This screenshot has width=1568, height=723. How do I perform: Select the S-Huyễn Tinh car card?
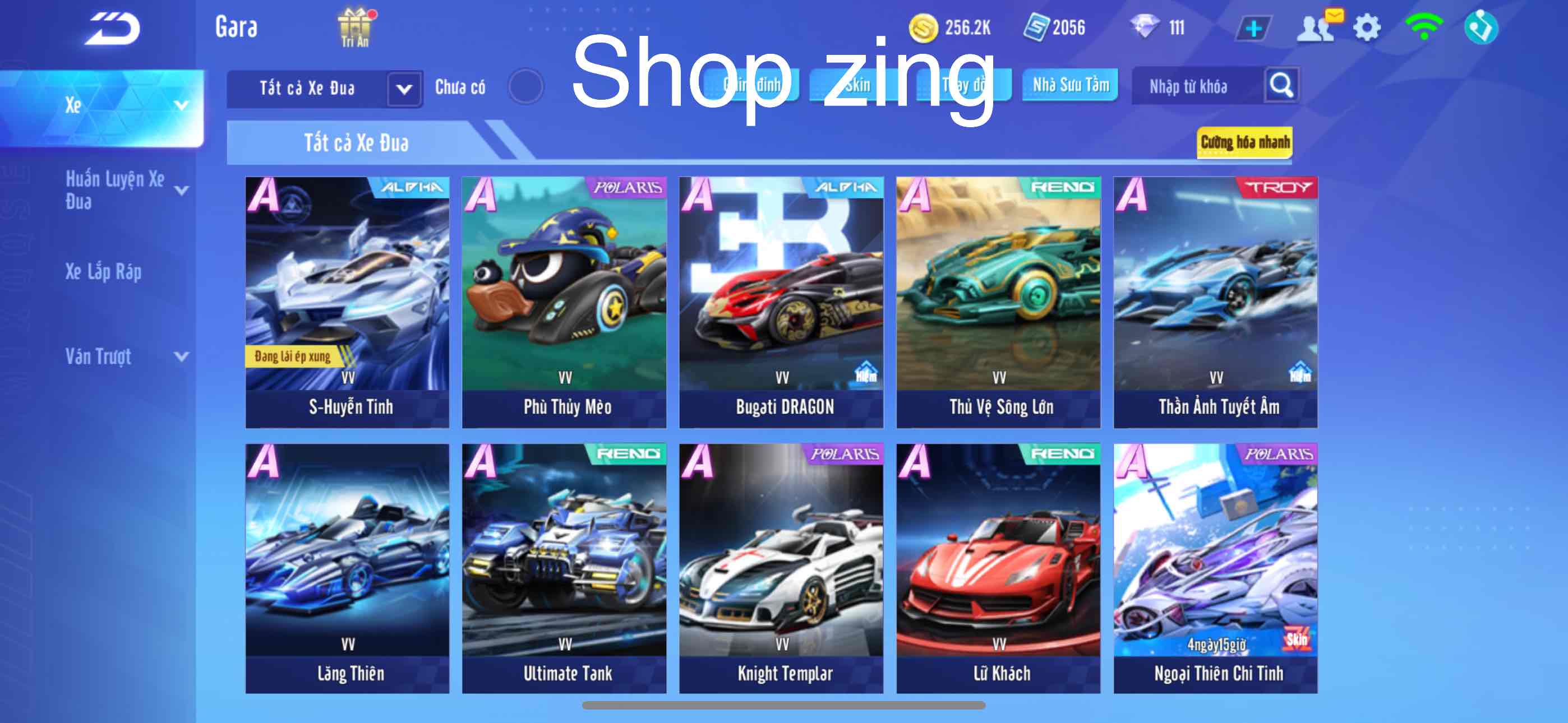click(348, 302)
